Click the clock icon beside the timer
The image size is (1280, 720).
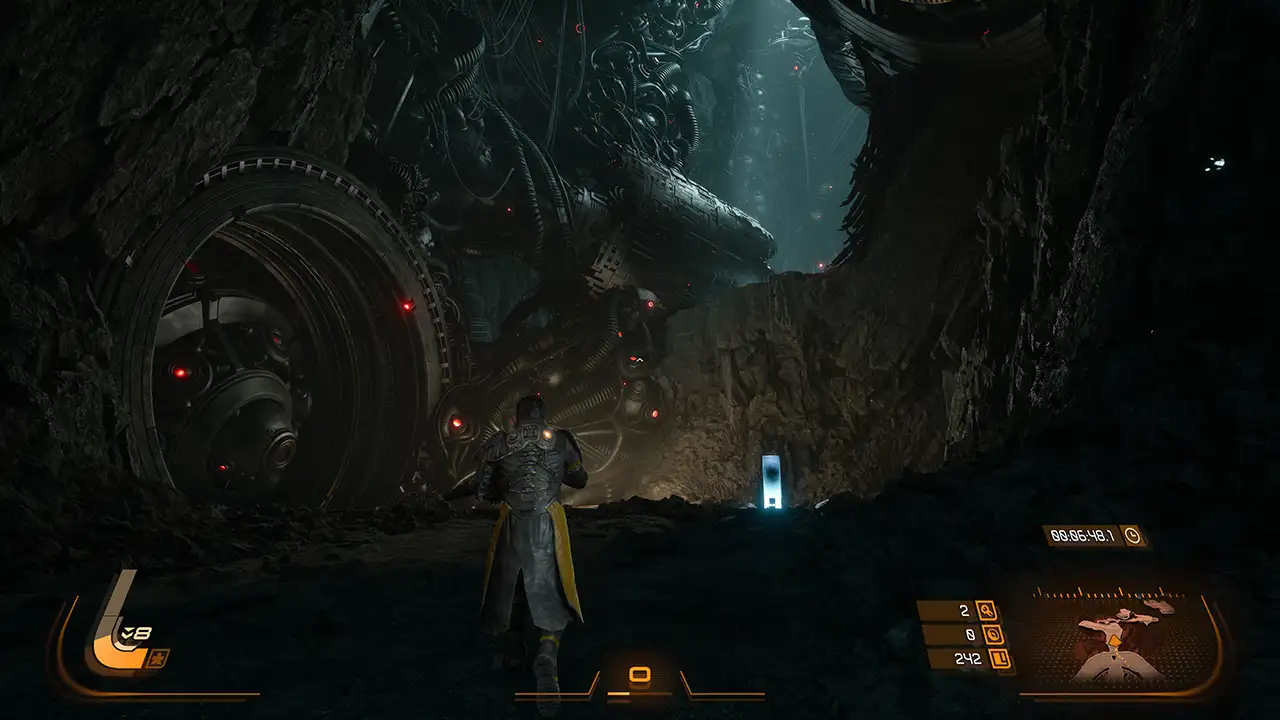[x=1132, y=535]
